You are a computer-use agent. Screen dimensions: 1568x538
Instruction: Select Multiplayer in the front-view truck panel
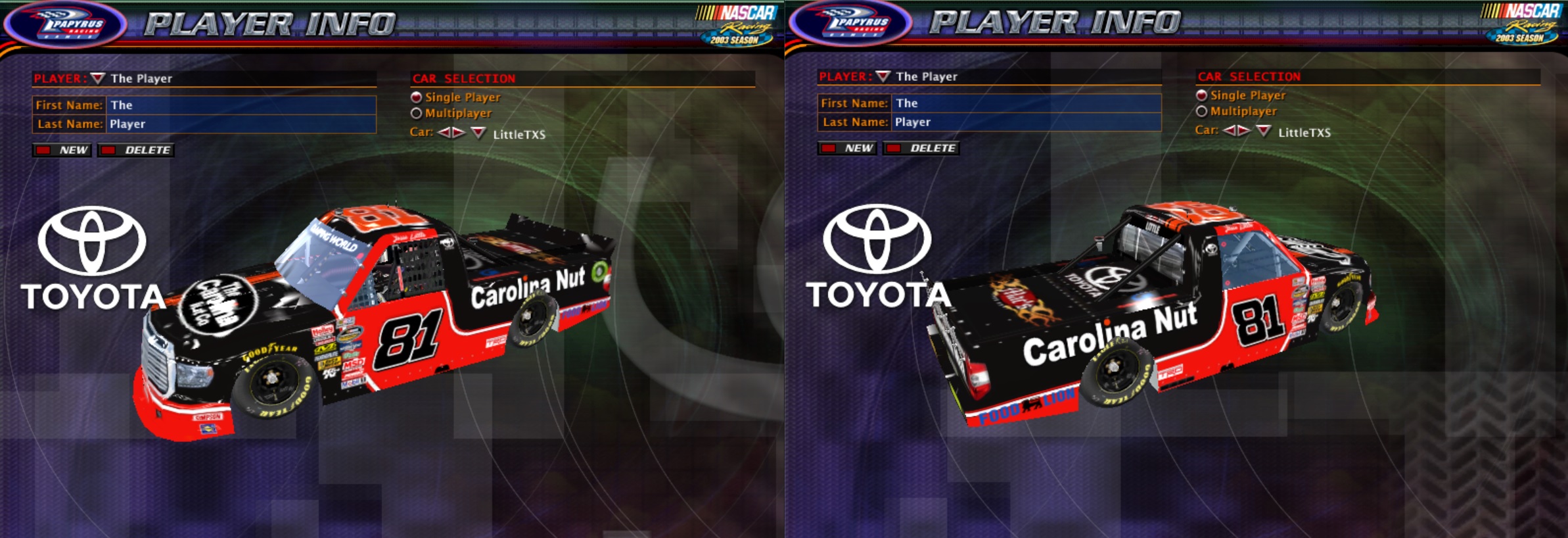(416, 113)
